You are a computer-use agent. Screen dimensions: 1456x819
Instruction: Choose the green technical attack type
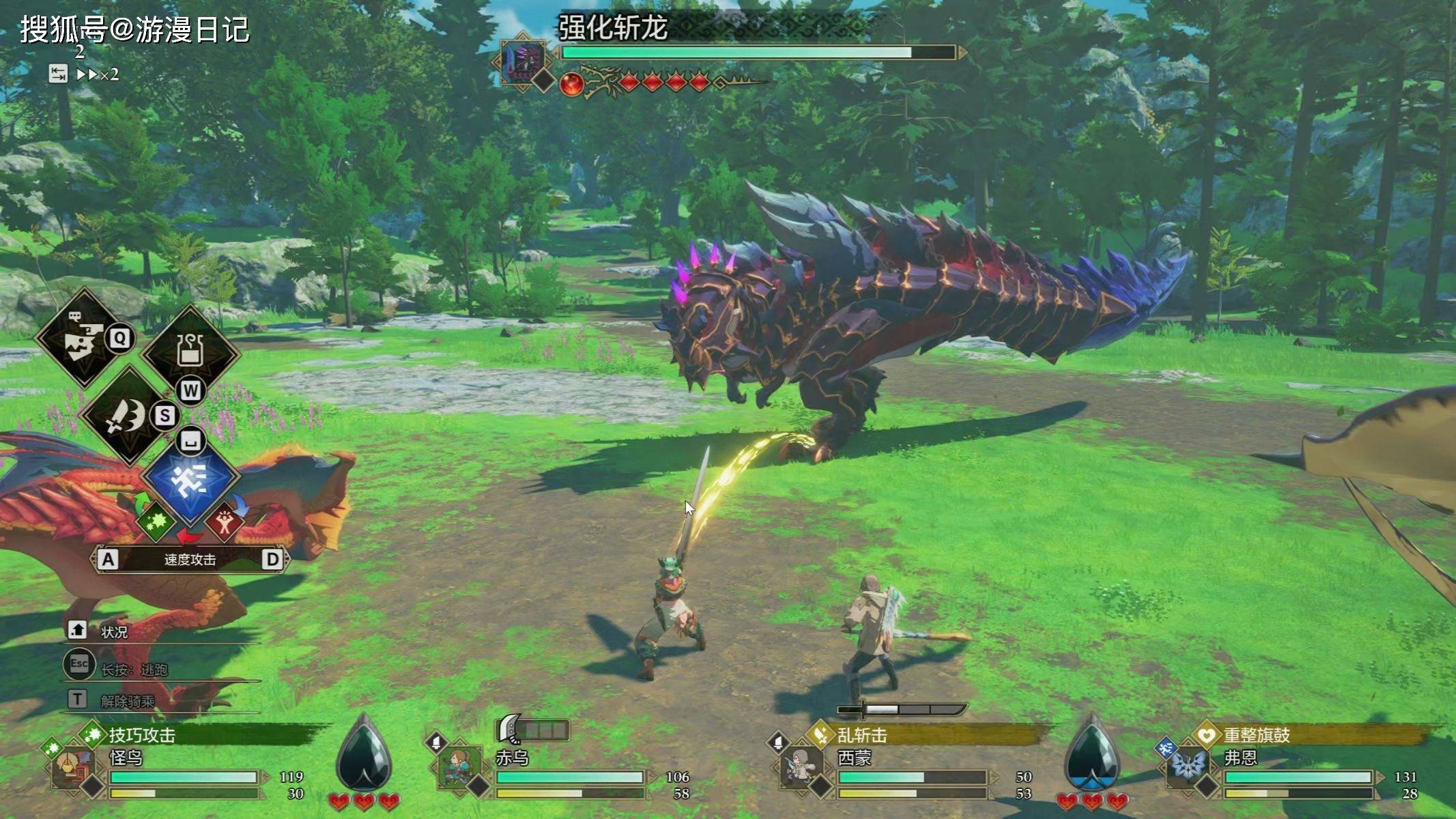point(156,521)
